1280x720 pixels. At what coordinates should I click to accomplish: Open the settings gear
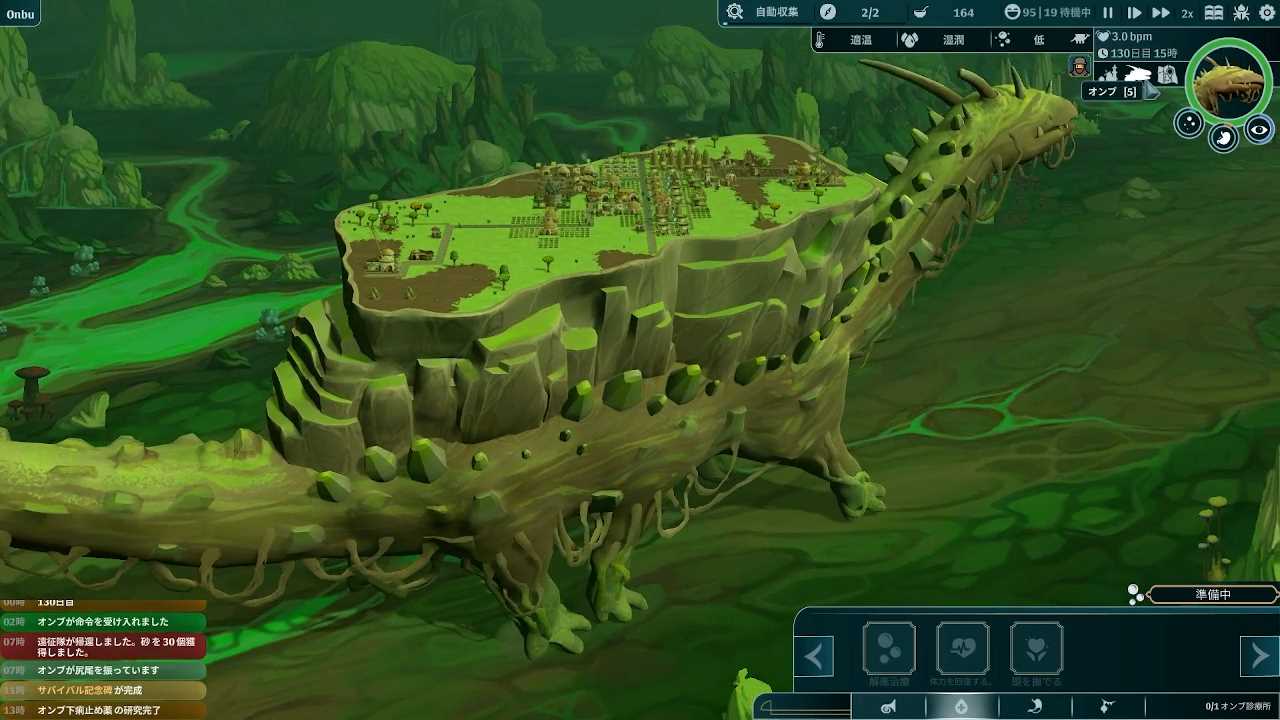[1266, 13]
